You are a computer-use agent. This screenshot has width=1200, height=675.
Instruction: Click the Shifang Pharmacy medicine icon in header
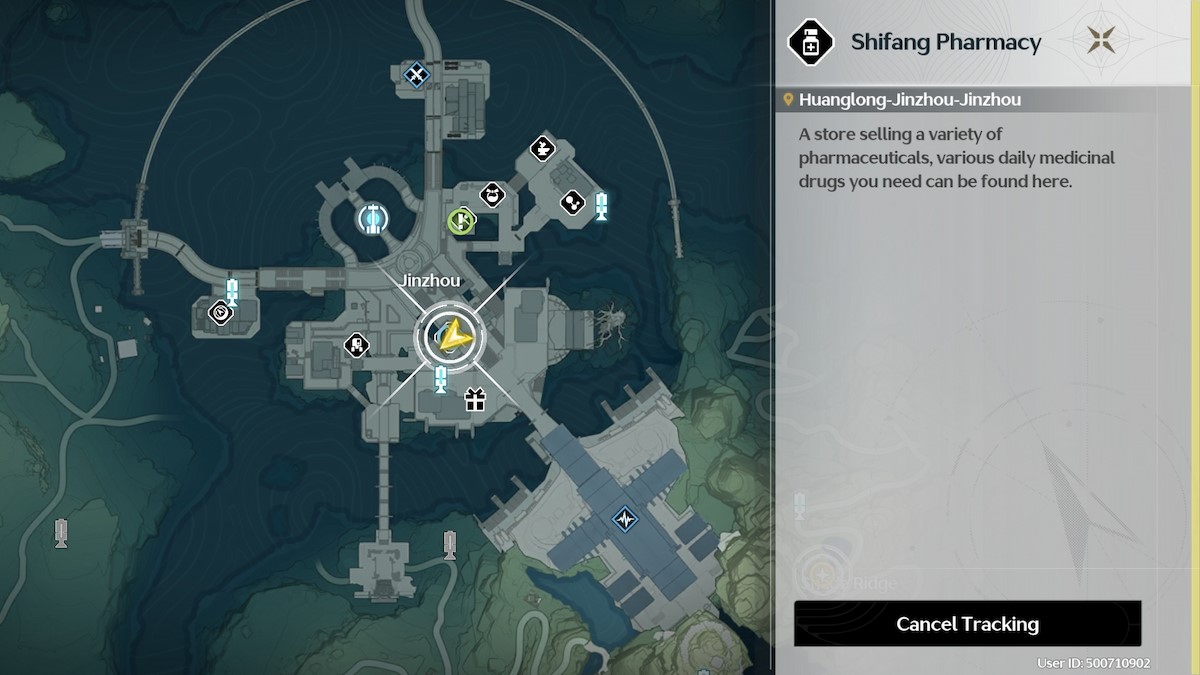click(811, 42)
